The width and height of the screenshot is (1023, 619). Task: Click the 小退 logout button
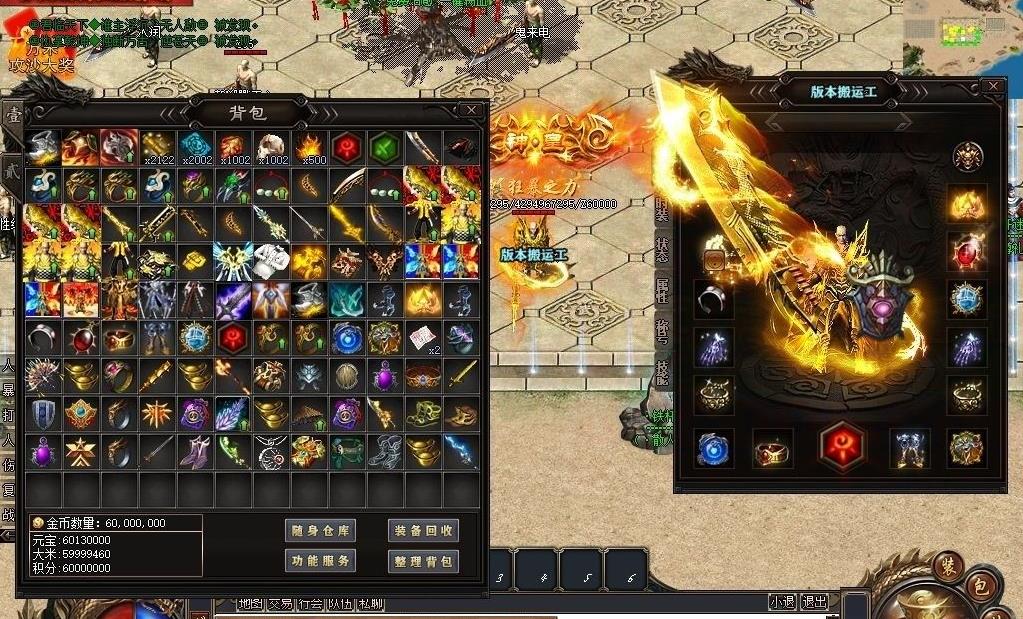(782, 602)
